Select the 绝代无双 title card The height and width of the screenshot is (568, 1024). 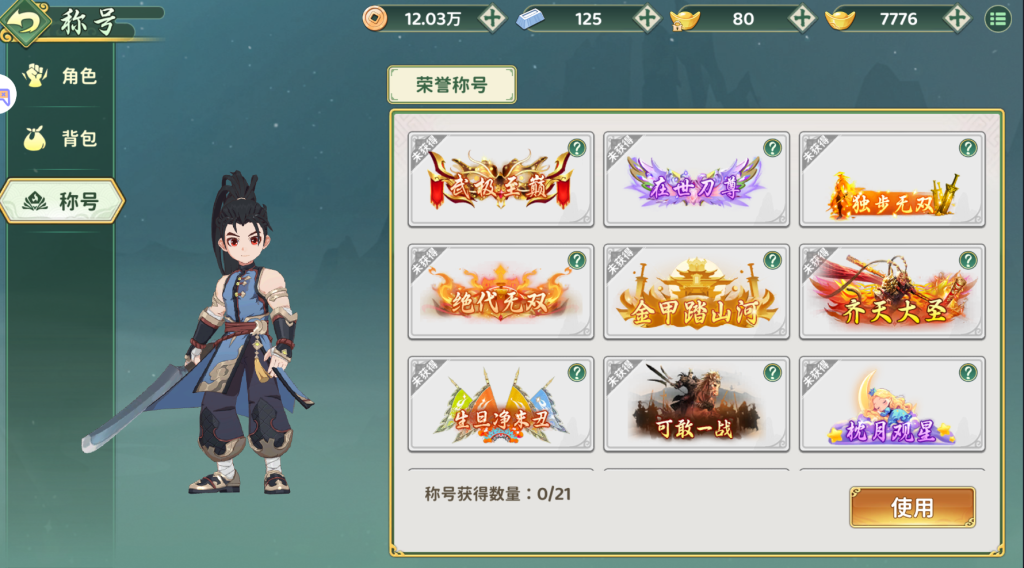pos(500,292)
